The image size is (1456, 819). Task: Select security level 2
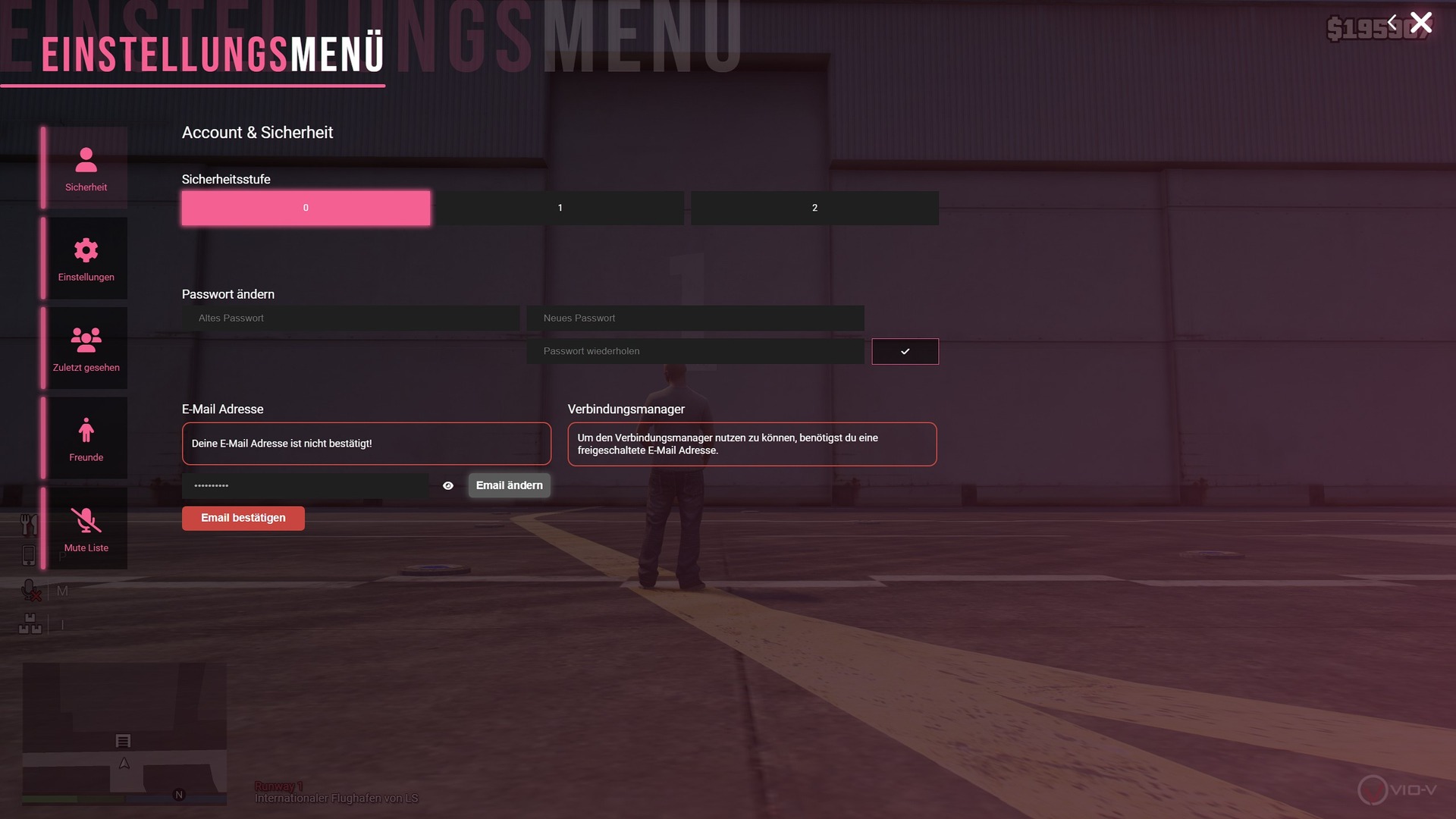pyautogui.click(x=814, y=208)
